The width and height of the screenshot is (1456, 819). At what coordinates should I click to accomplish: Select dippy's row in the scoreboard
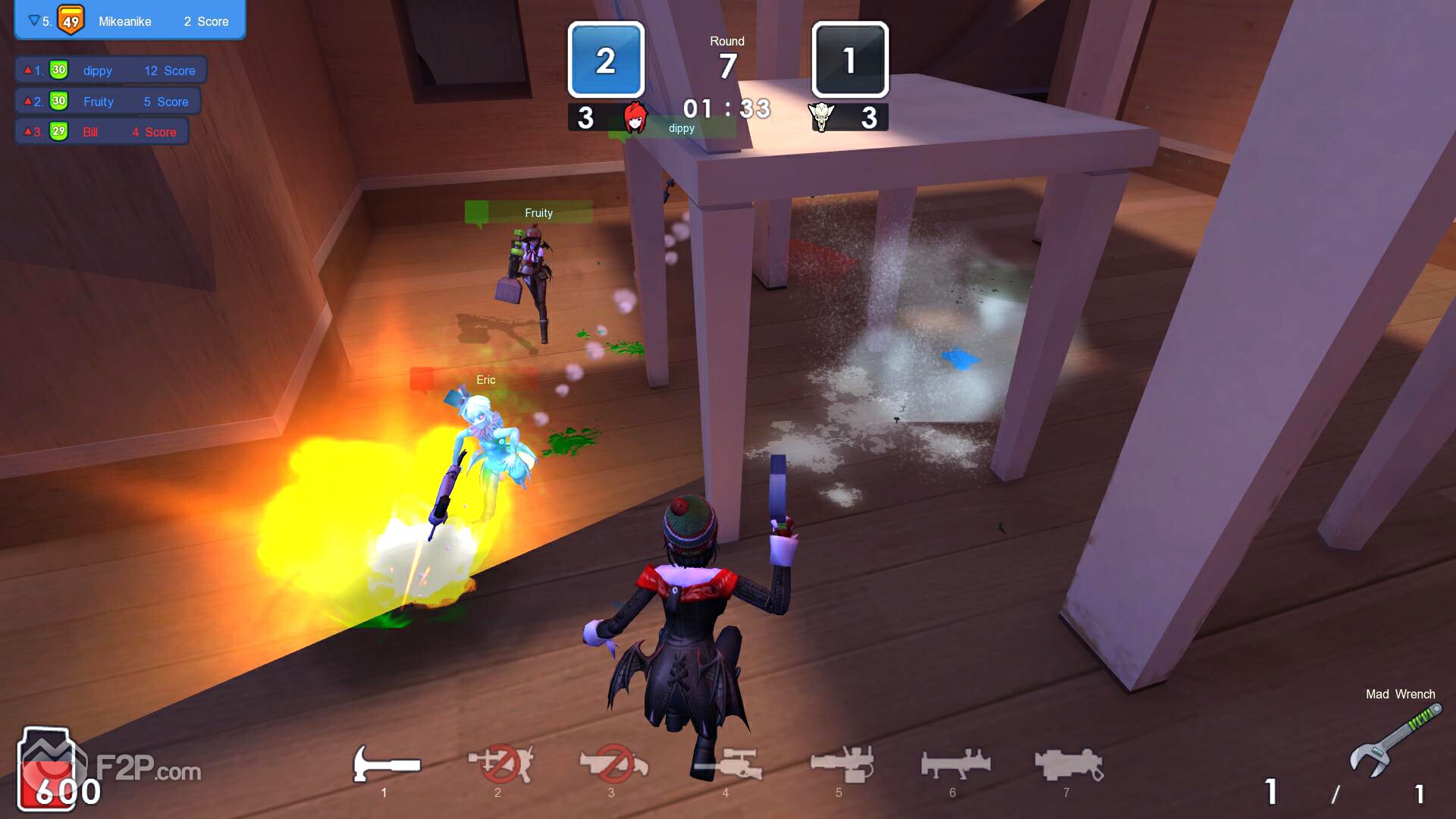(x=111, y=71)
